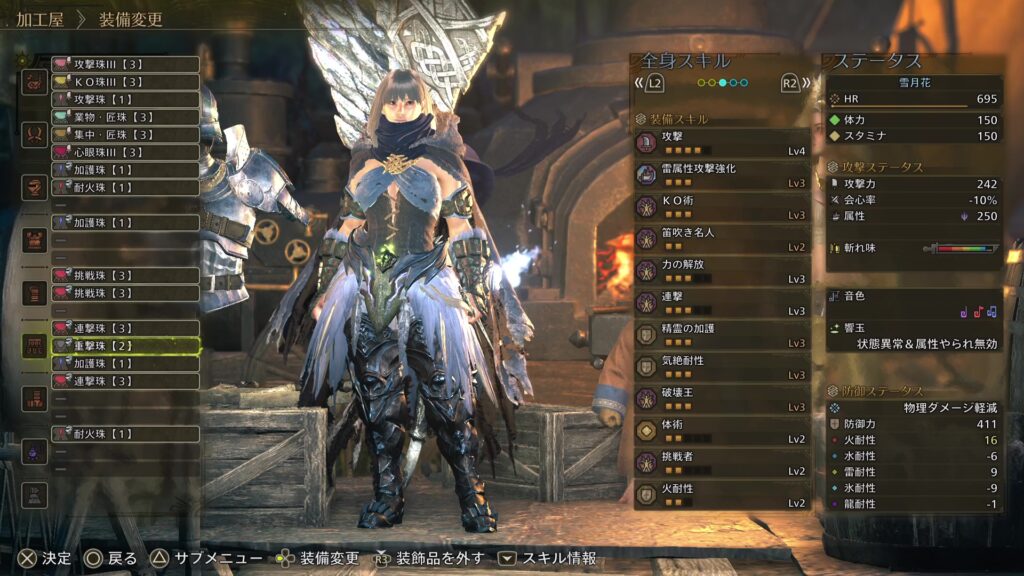Select the 挑戦者 skill row

click(x=722, y=463)
